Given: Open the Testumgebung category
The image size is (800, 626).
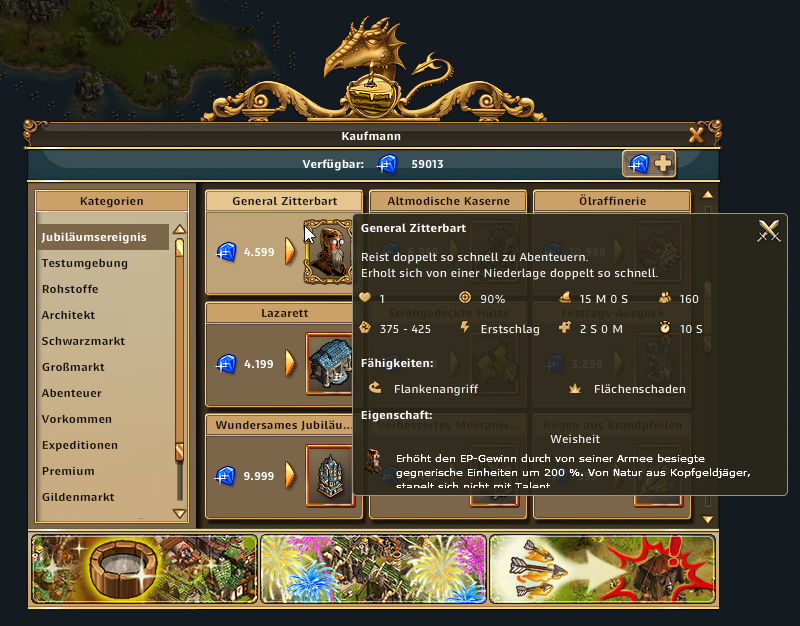Looking at the screenshot, I should (x=85, y=263).
